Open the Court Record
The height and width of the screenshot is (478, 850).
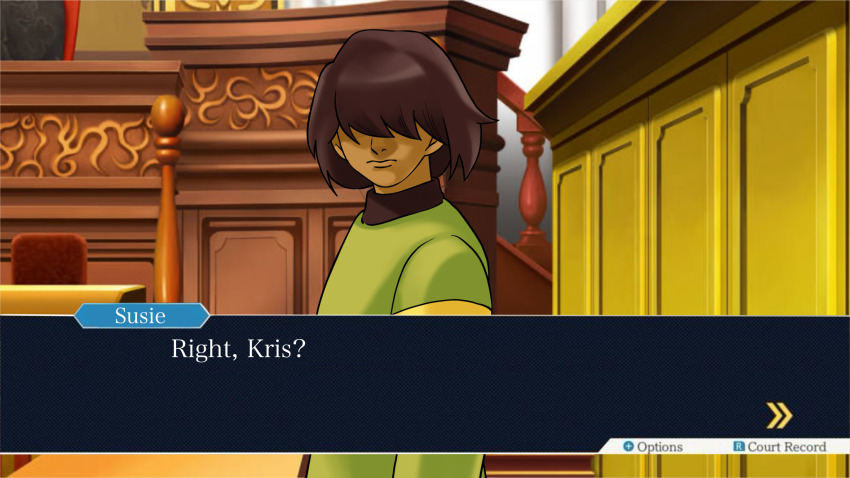click(780, 446)
